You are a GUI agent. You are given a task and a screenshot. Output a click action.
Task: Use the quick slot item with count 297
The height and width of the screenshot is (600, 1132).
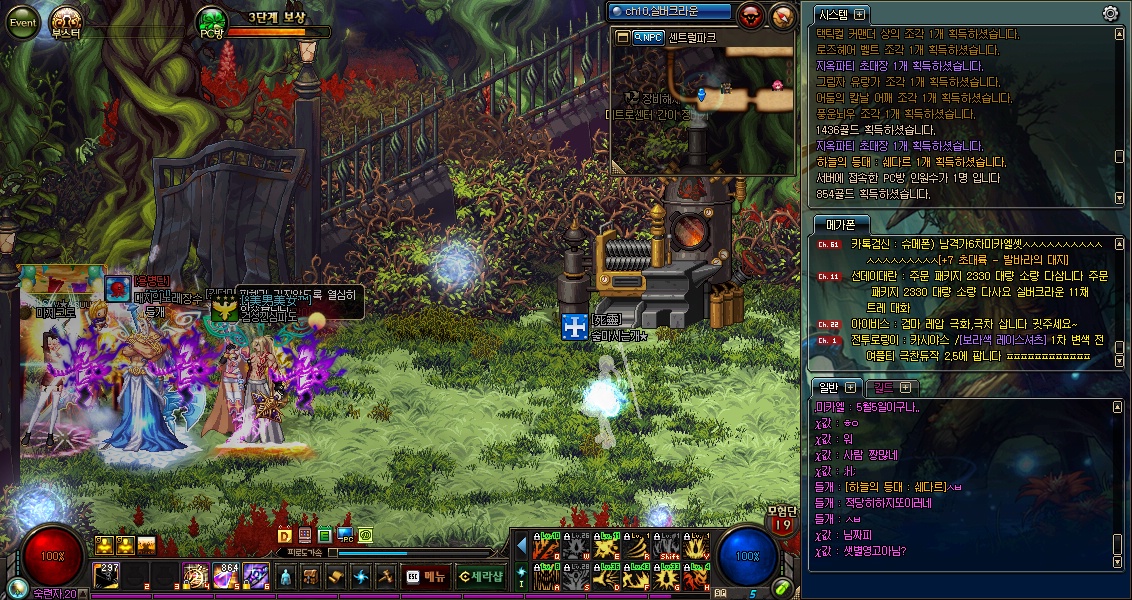[x=105, y=576]
